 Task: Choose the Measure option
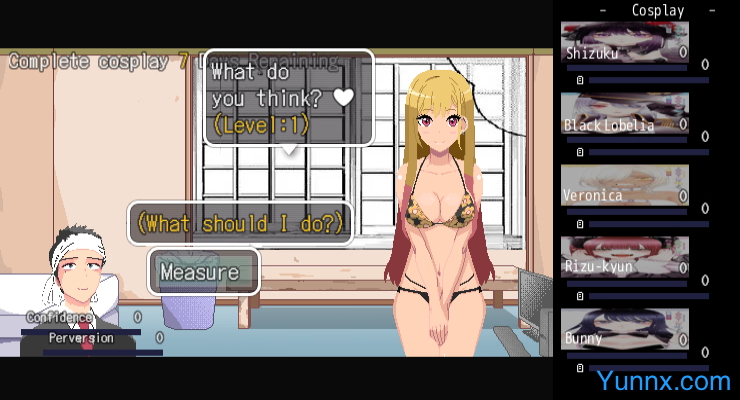click(x=204, y=271)
